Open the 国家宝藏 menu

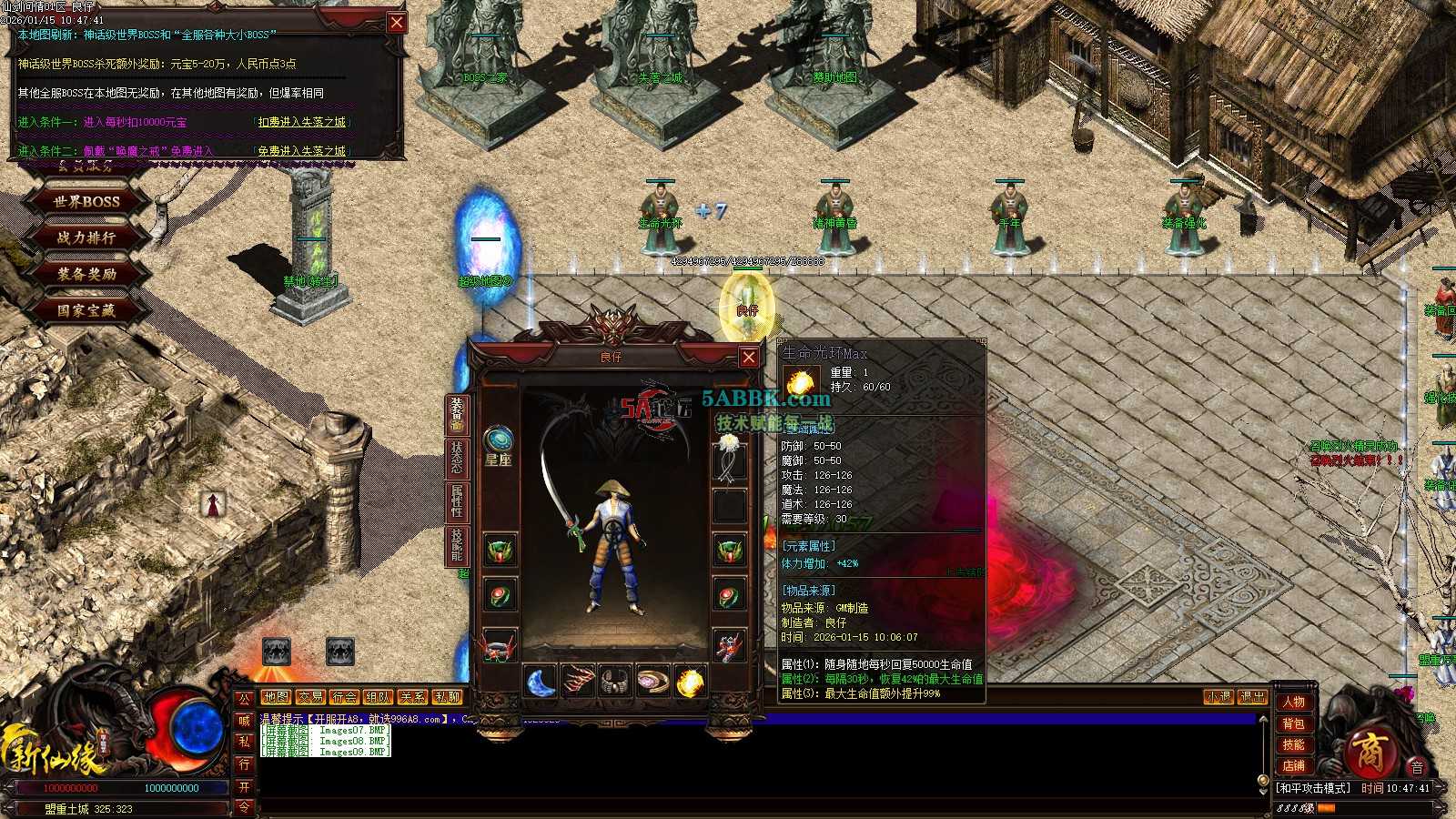point(86,310)
